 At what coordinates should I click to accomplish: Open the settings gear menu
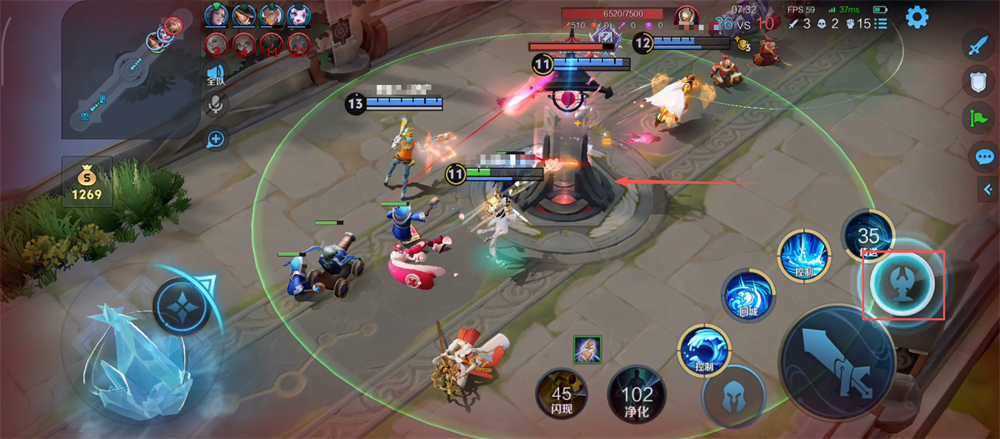click(916, 17)
